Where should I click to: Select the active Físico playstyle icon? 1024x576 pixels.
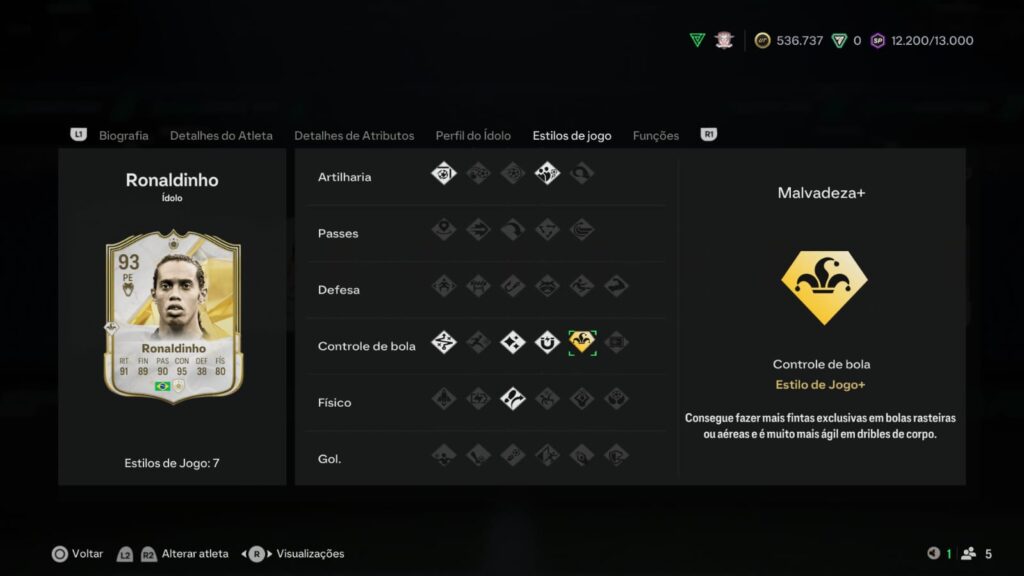click(x=513, y=399)
